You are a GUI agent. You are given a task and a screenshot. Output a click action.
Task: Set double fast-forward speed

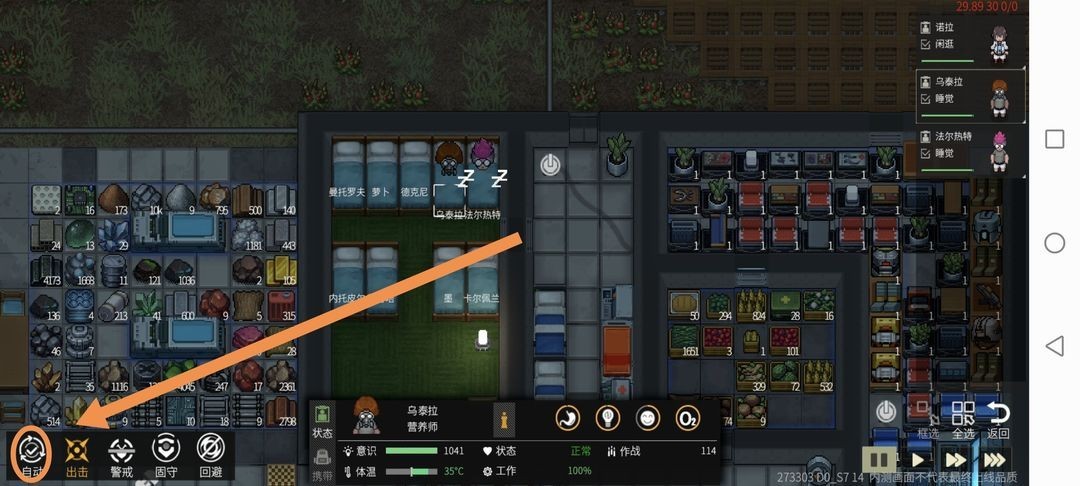tap(954, 460)
